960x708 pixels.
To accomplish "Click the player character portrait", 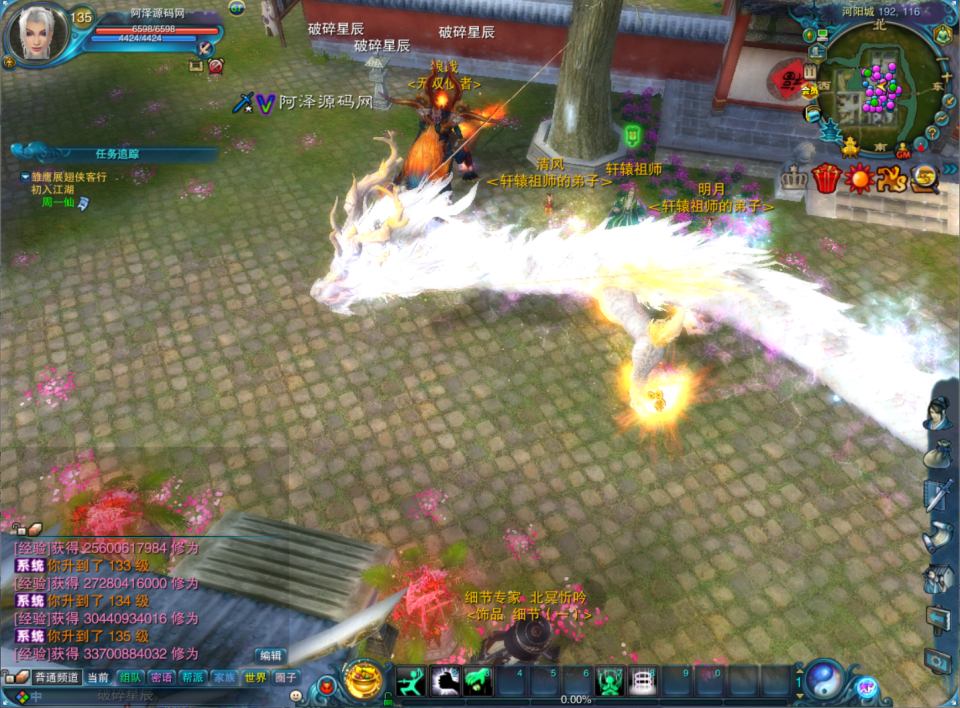I will 39,34.
